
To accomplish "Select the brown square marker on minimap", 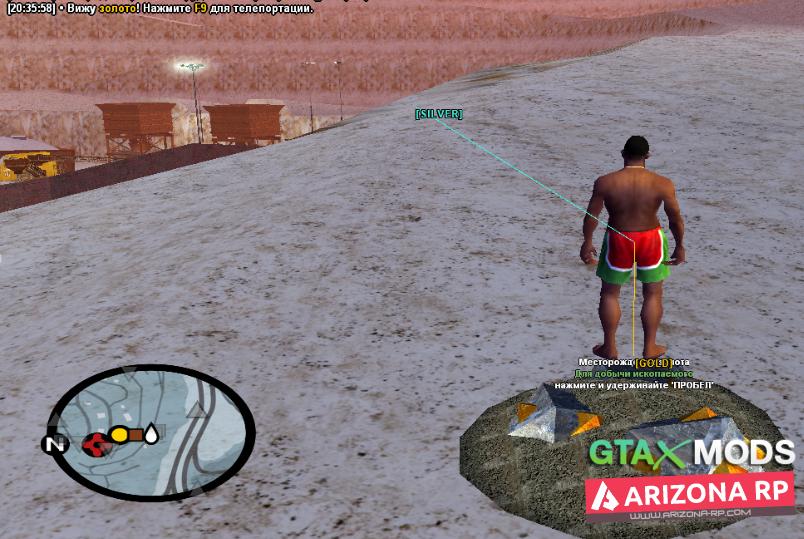I will [135, 435].
